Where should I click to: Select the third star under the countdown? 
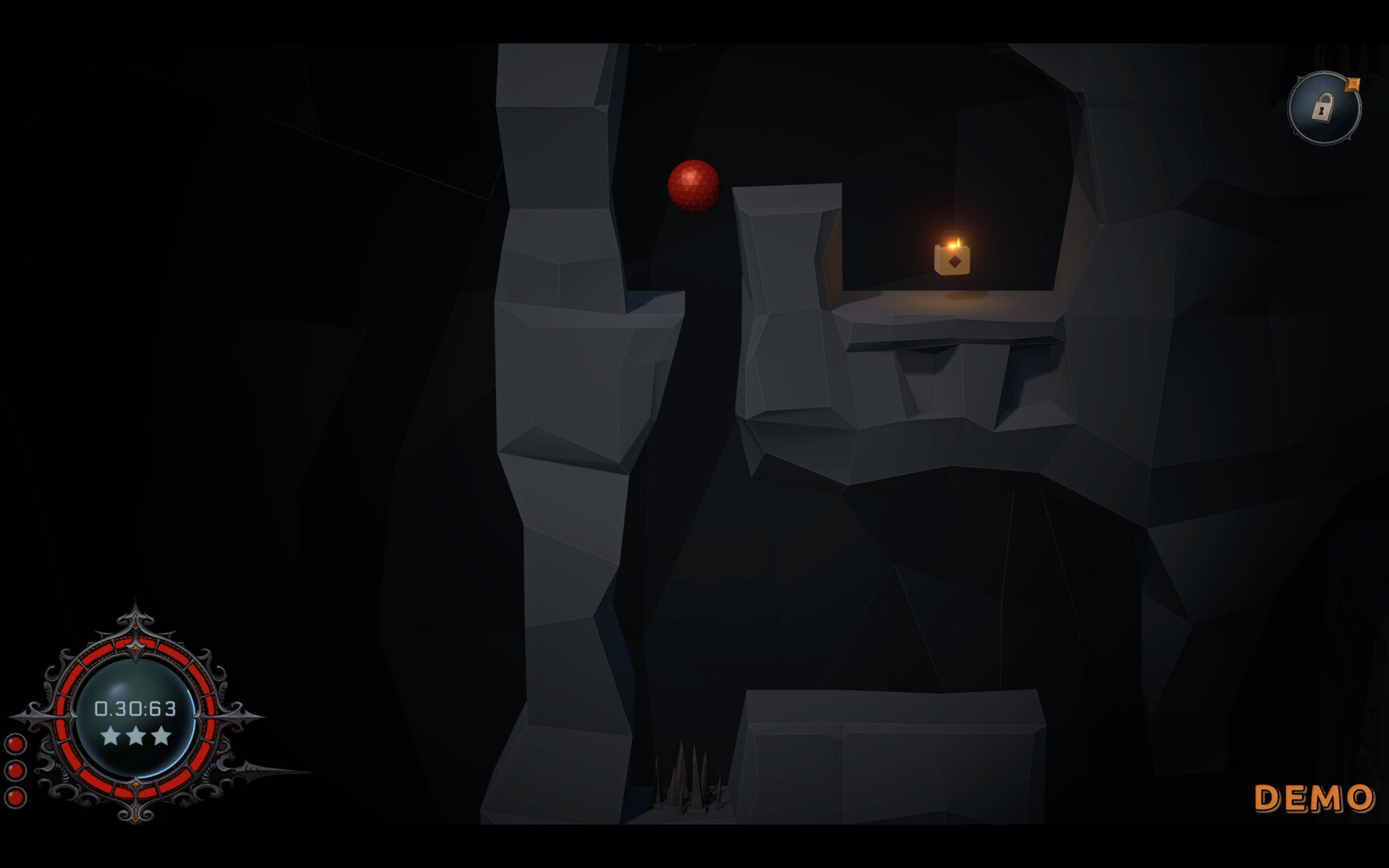[160, 736]
